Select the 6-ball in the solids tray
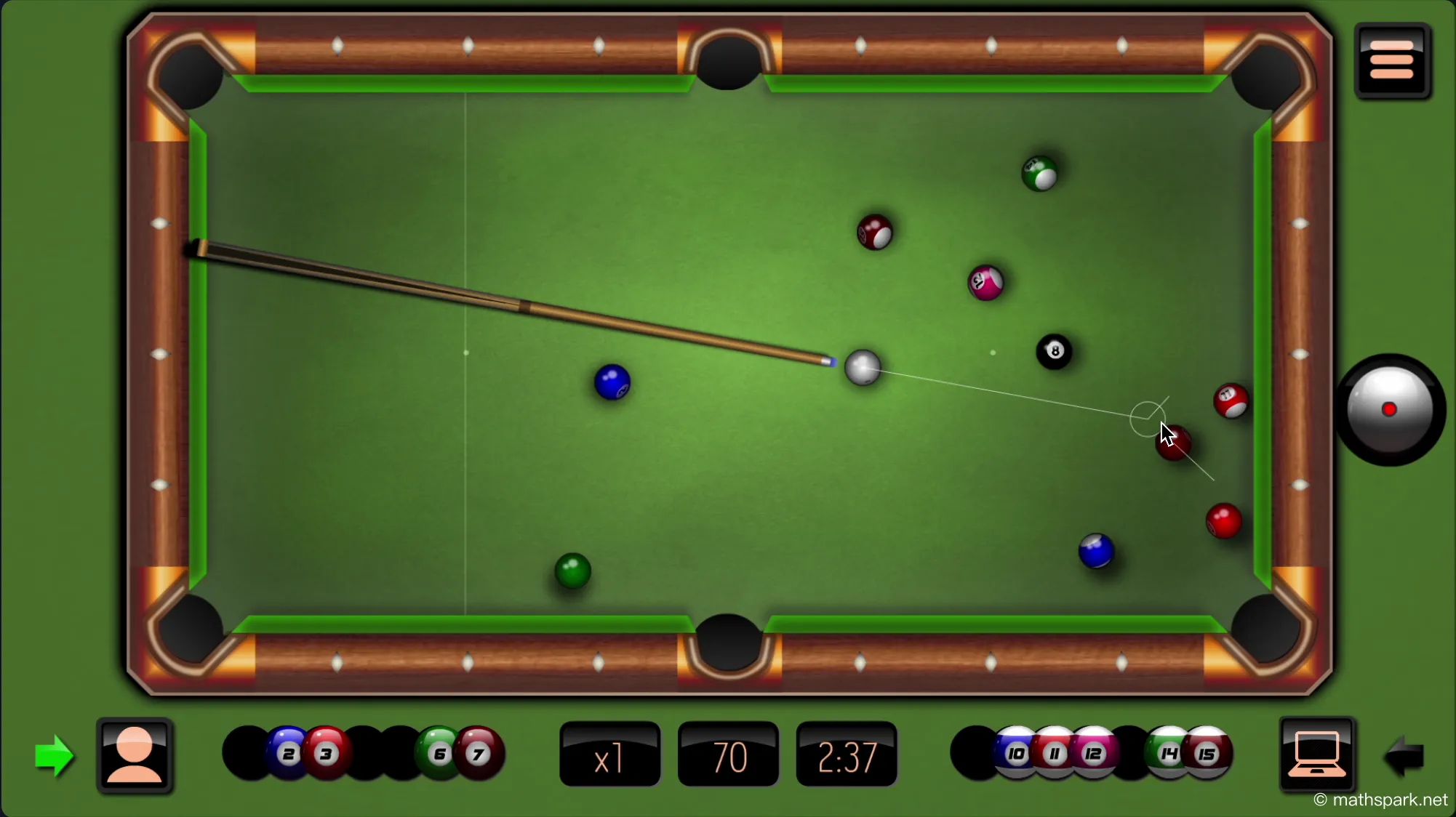Viewport: 1456px width, 817px height. coord(439,754)
